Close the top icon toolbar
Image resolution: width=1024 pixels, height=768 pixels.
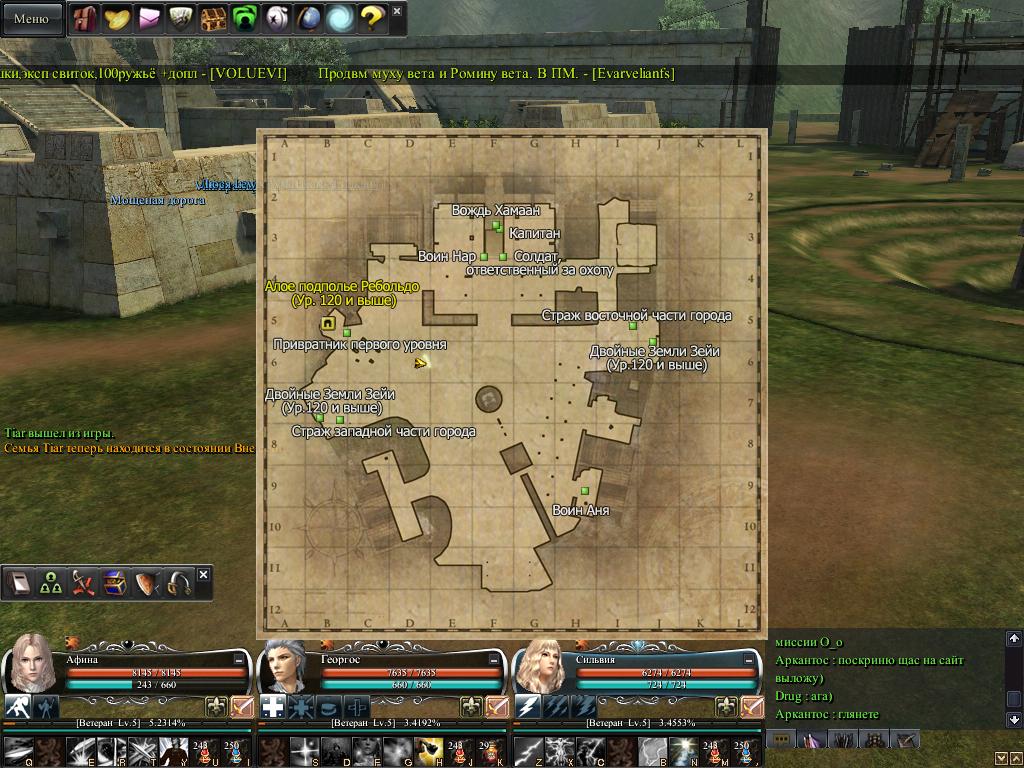click(x=397, y=12)
